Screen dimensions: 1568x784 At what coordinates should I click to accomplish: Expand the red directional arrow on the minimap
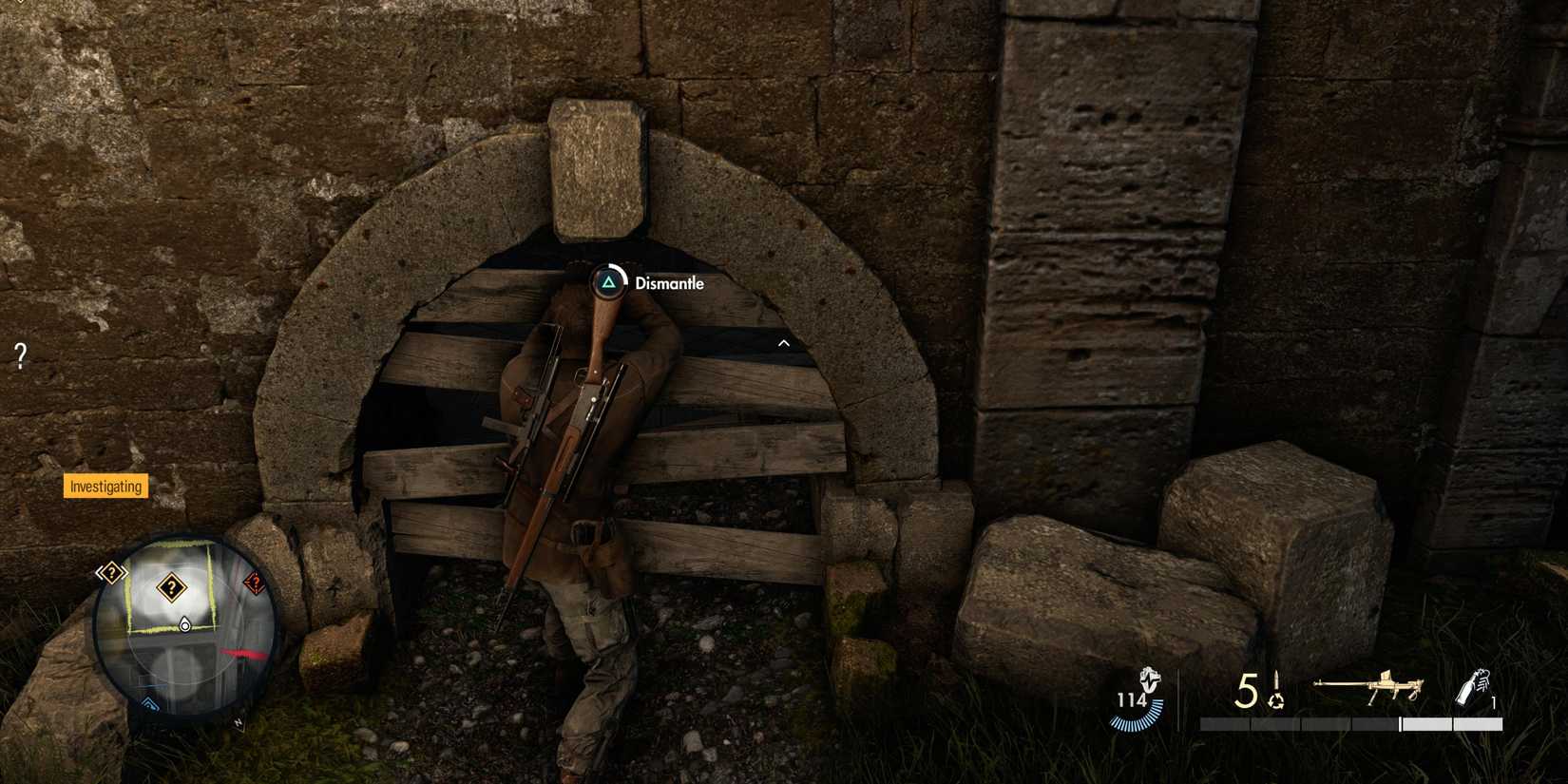pos(242,652)
